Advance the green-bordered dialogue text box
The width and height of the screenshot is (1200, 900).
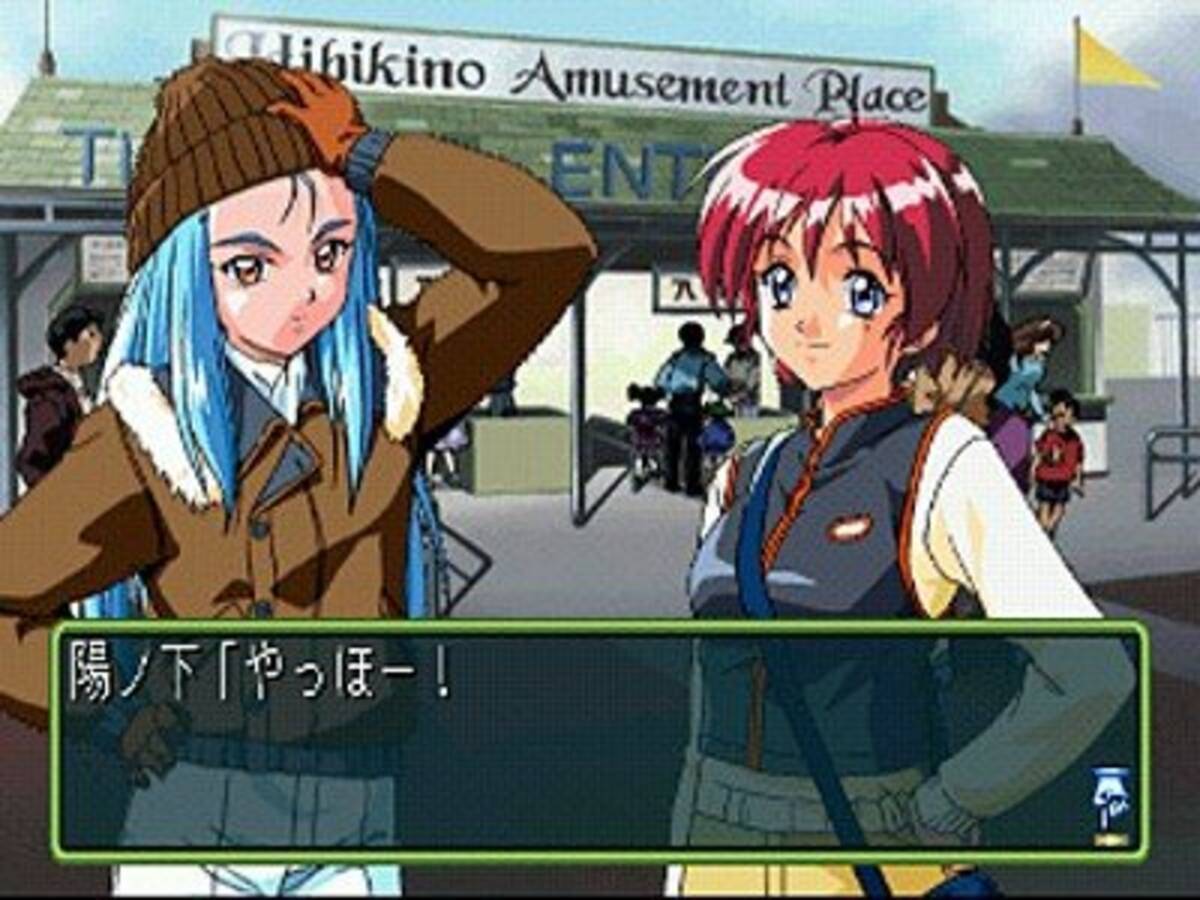point(600,740)
